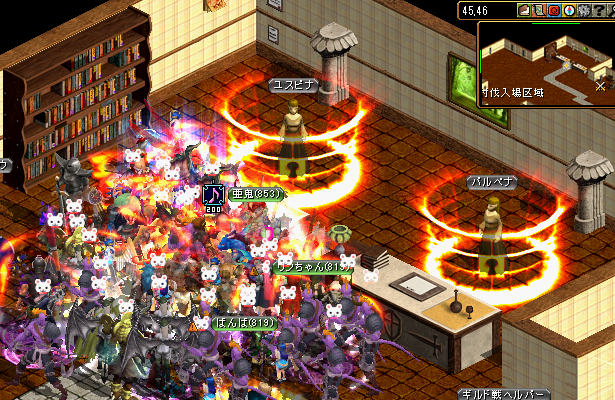The width and height of the screenshot is (615, 400).
Task: Click the 亜鬼(853) player name tag
Action: click(x=257, y=193)
